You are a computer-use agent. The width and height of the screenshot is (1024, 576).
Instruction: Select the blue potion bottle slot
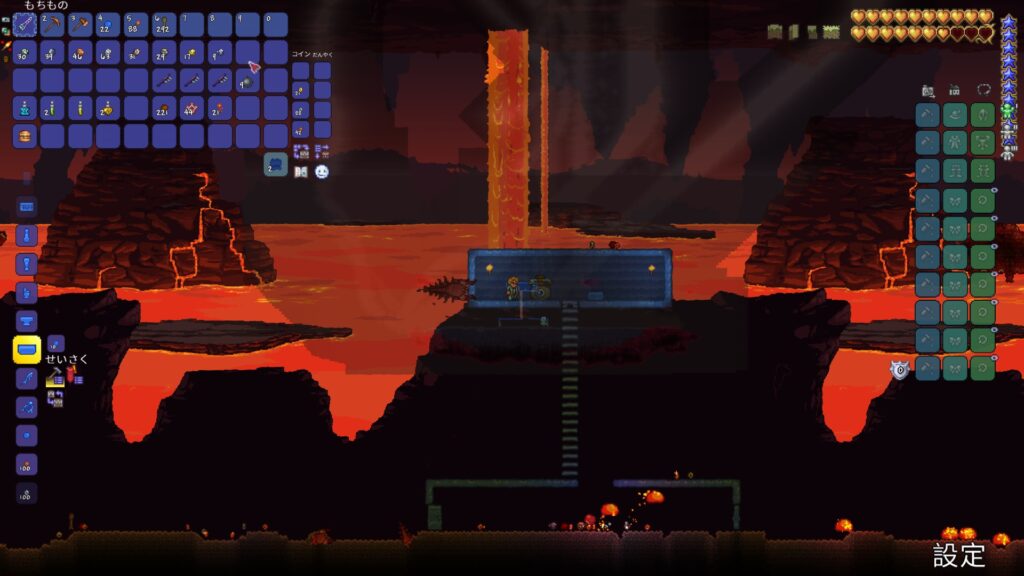(25, 108)
